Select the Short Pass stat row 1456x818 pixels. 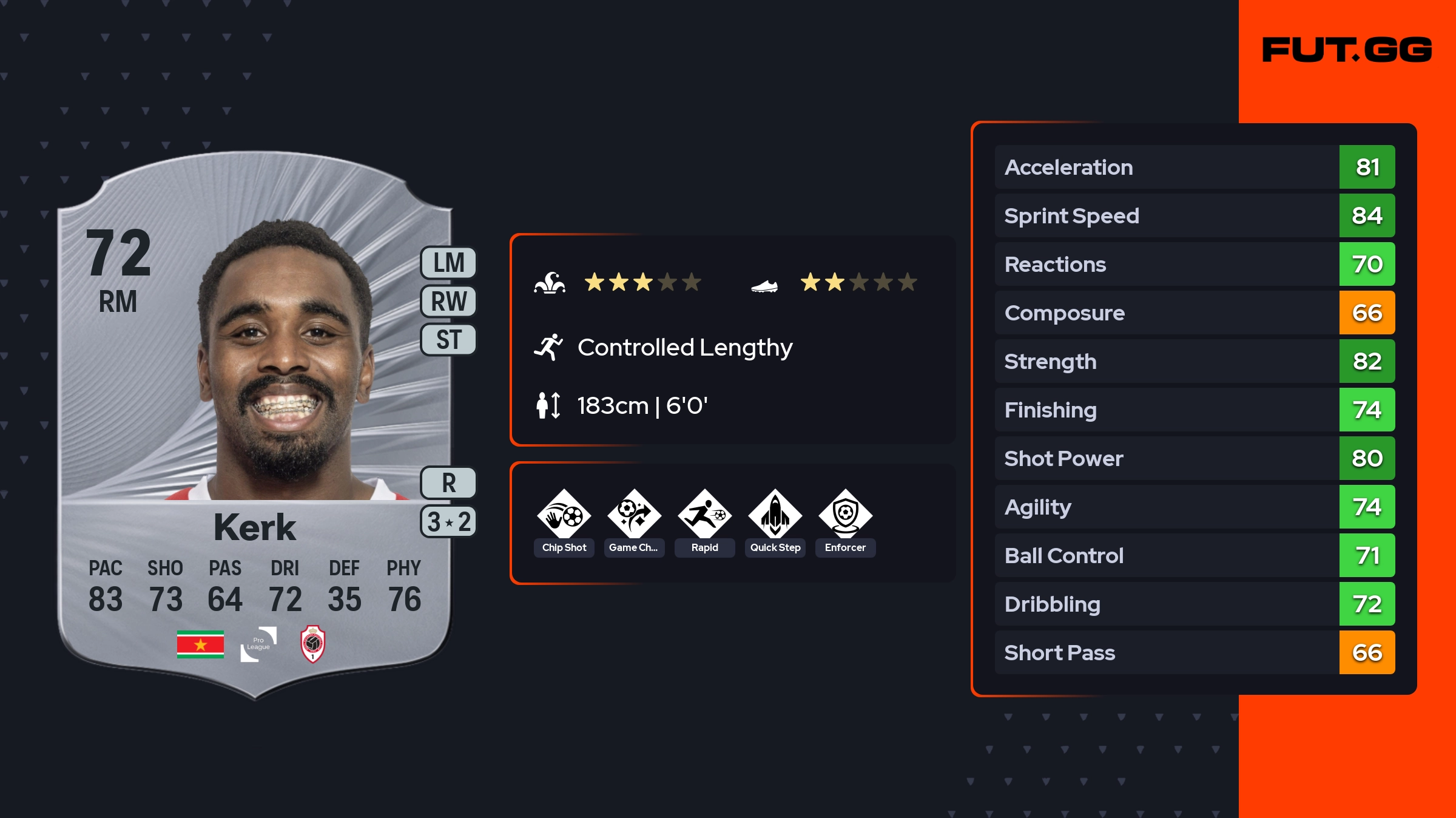[x=1195, y=652]
